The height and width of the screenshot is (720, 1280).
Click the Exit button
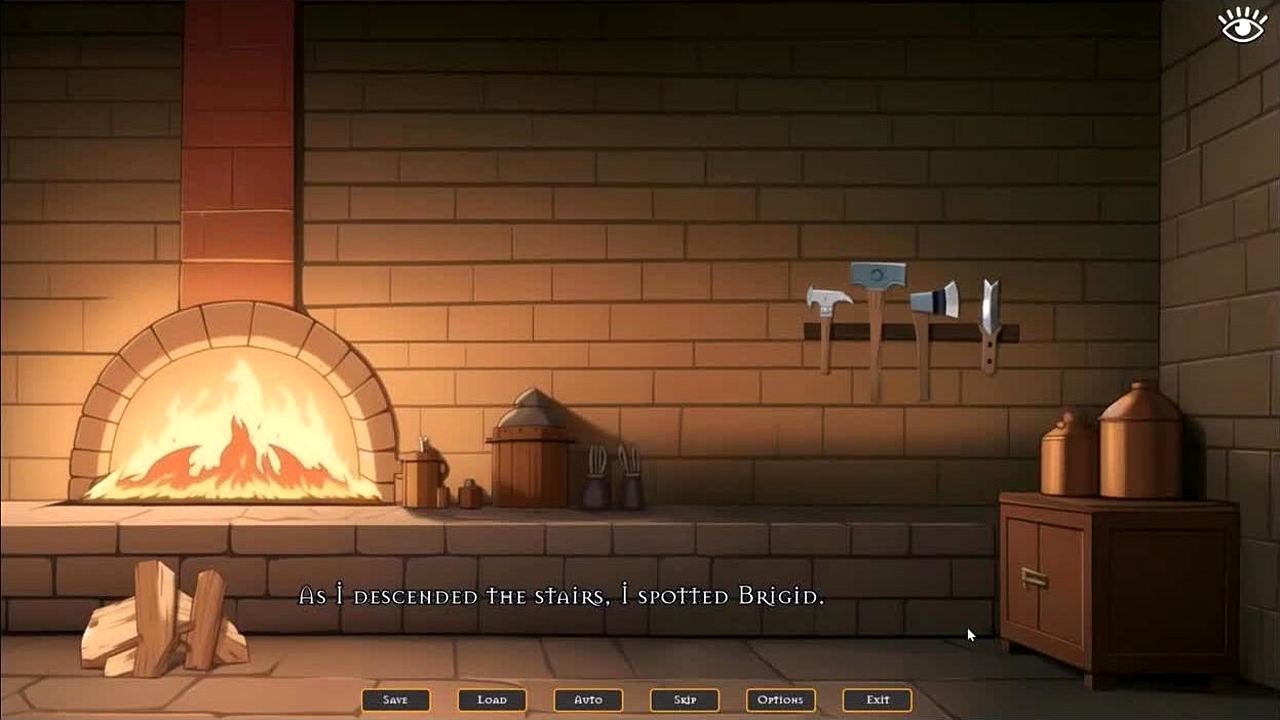[878, 700]
